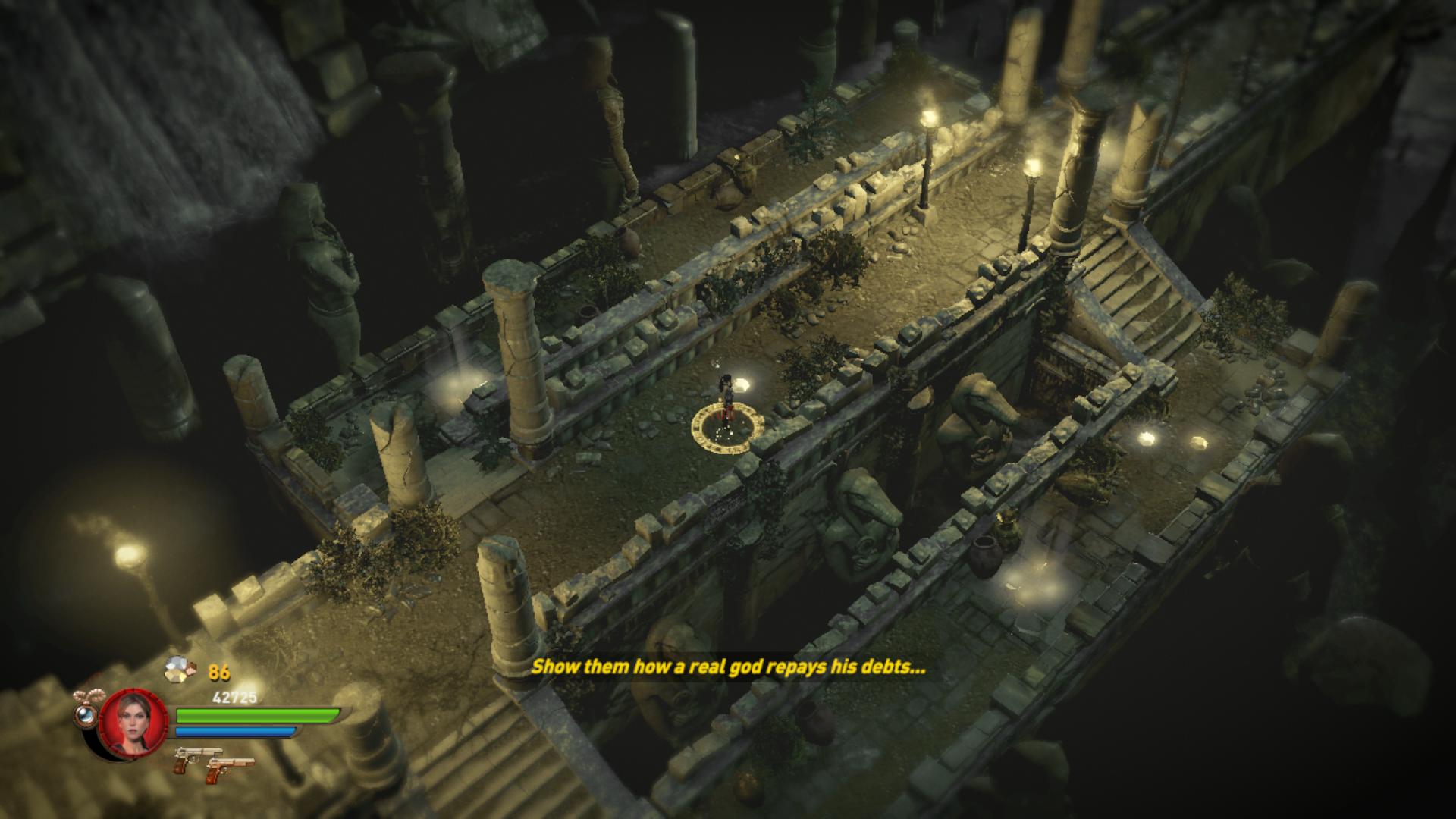The image size is (1456, 819).
Task: Select the dual pistols weapon icon
Action: [213, 762]
